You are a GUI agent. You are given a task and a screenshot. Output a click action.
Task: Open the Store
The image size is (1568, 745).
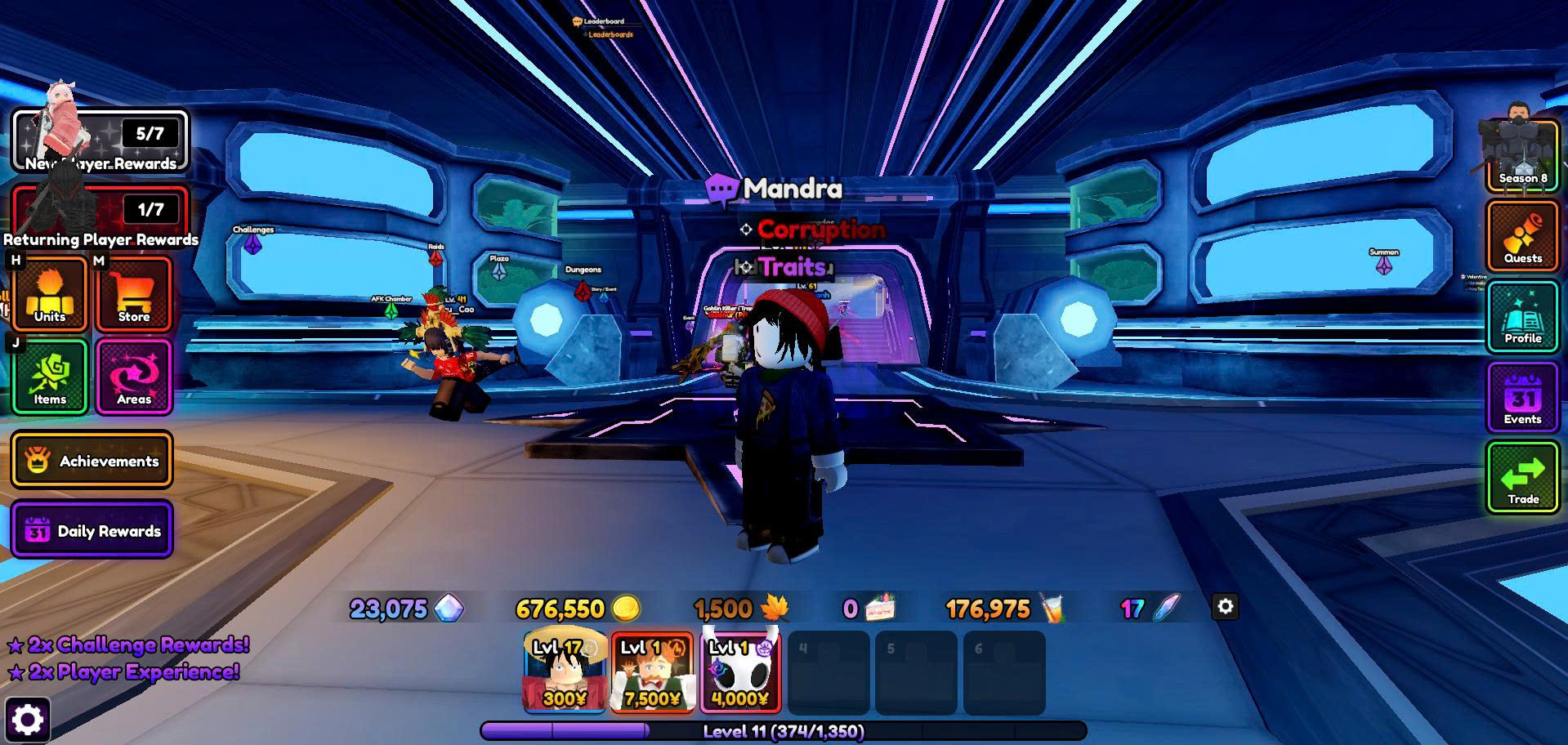[x=134, y=295]
